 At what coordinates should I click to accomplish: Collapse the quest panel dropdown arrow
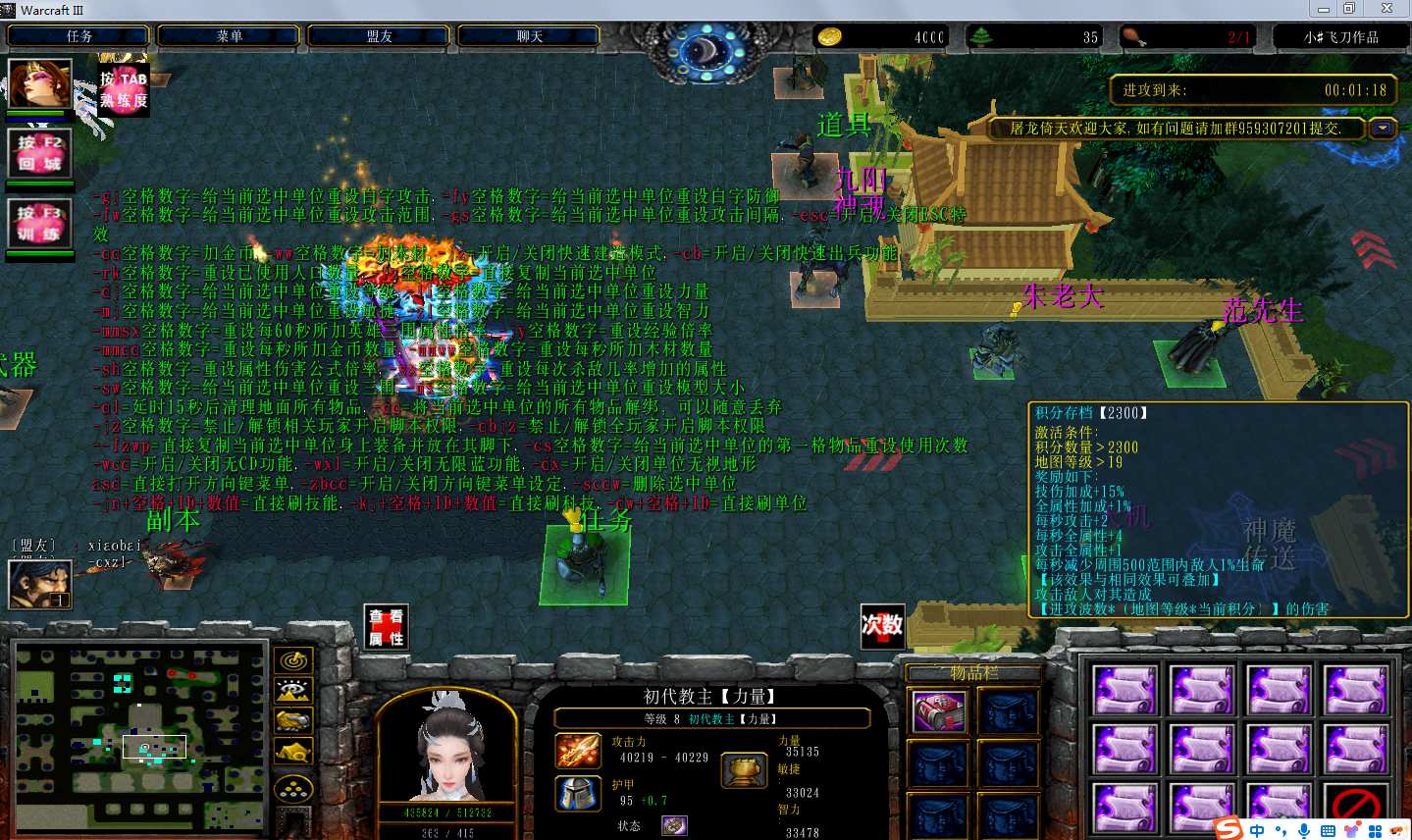tap(1384, 128)
